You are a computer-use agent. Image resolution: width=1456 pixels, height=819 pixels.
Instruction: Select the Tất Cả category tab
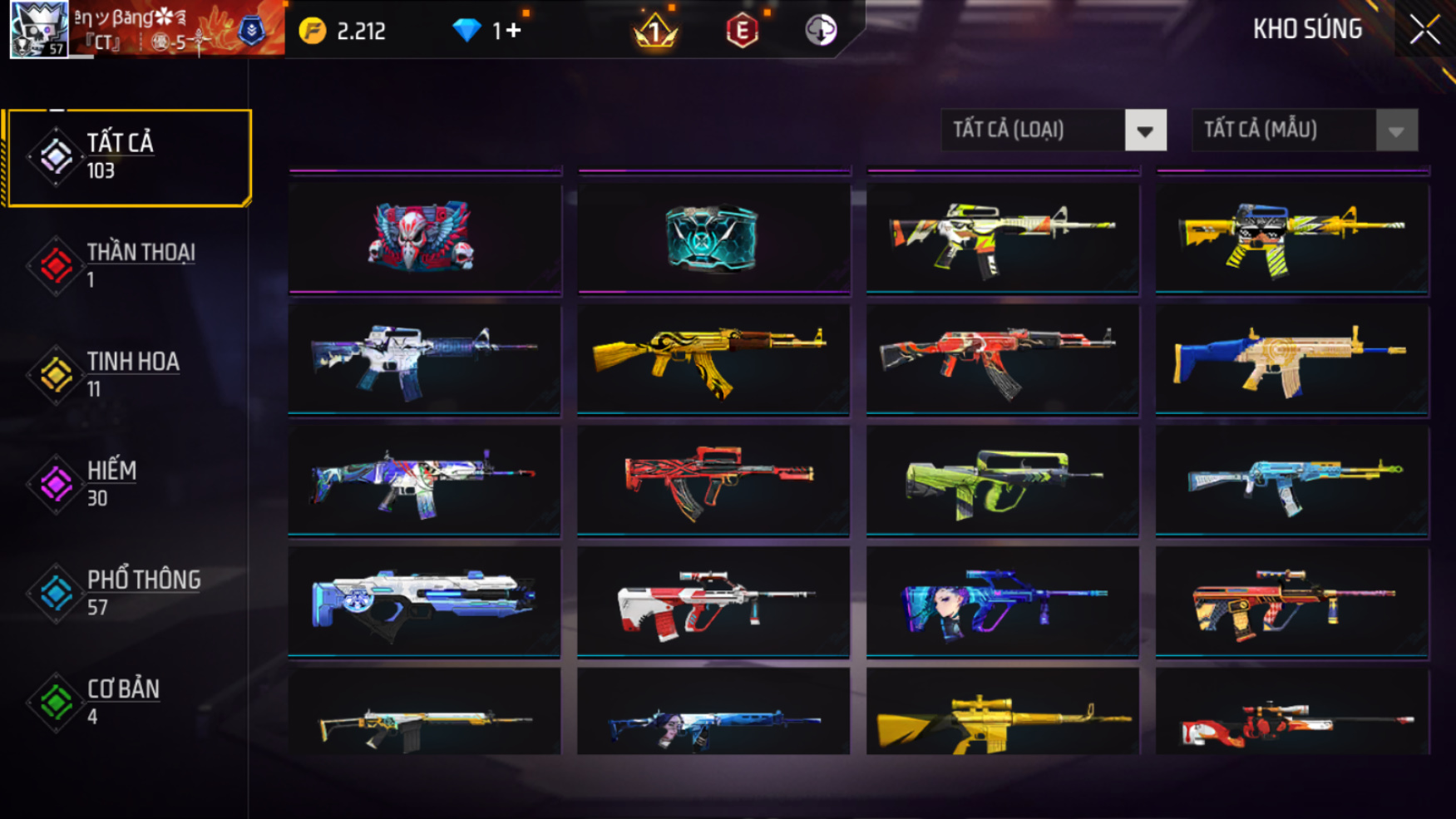[129, 157]
